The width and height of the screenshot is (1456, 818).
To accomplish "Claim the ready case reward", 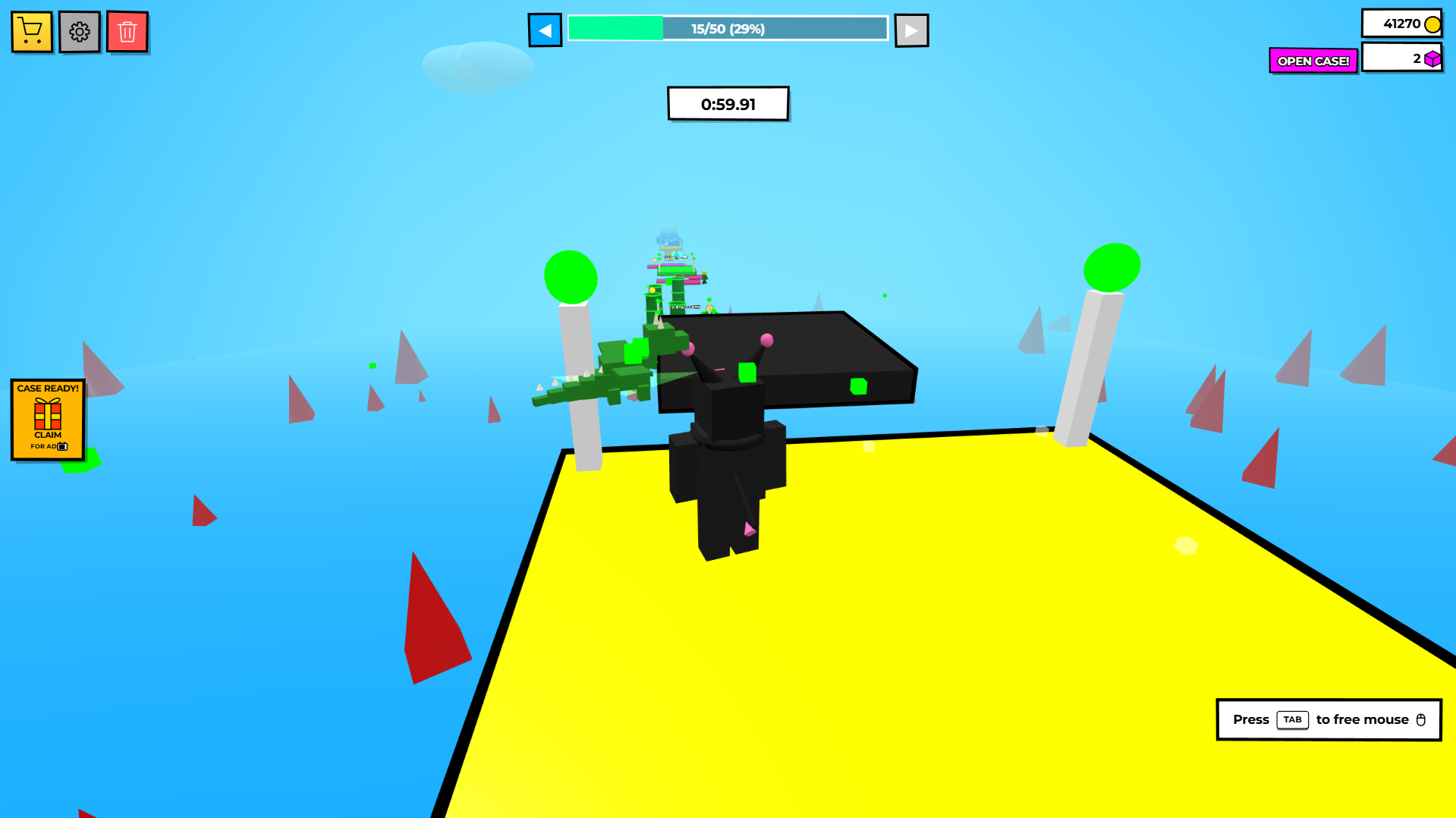I will [47, 436].
